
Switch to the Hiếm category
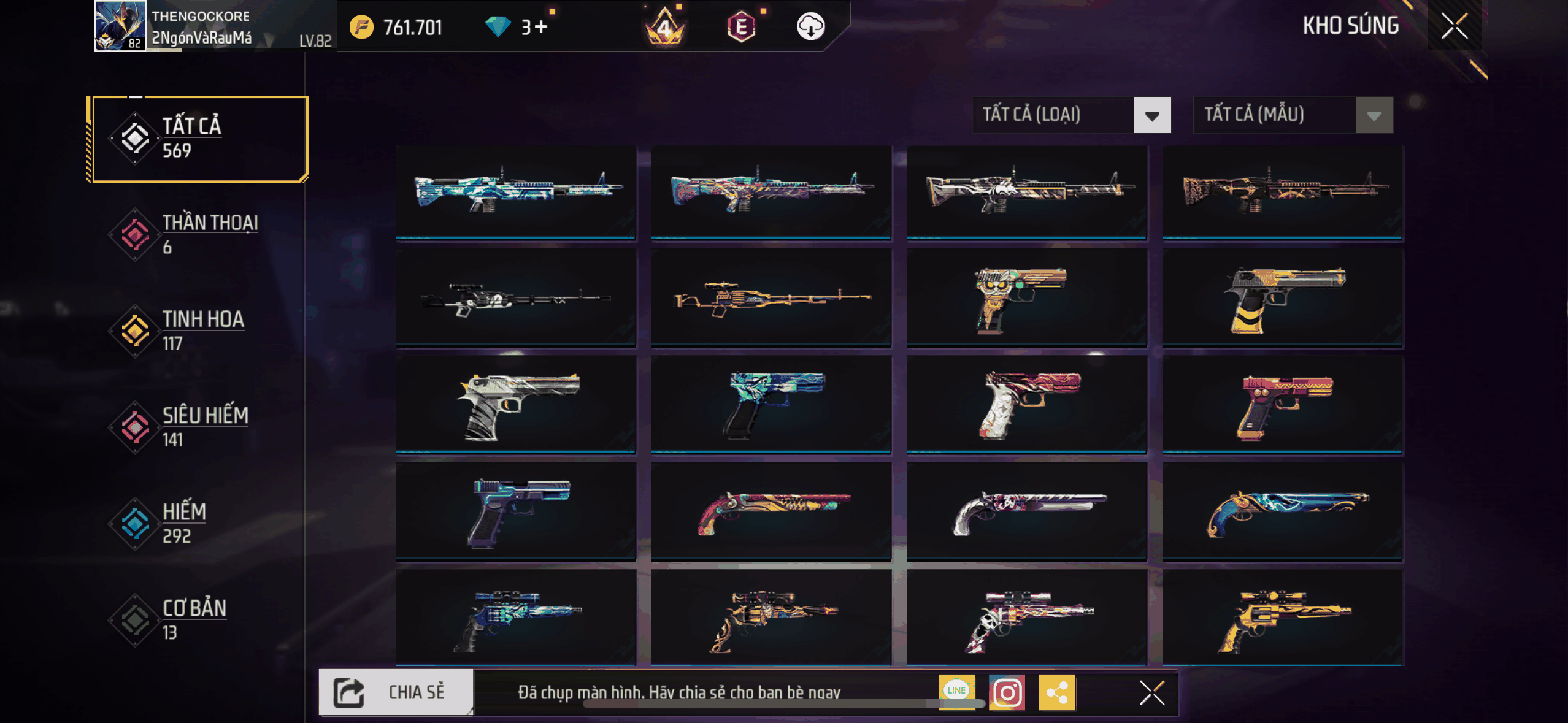point(196,523)
